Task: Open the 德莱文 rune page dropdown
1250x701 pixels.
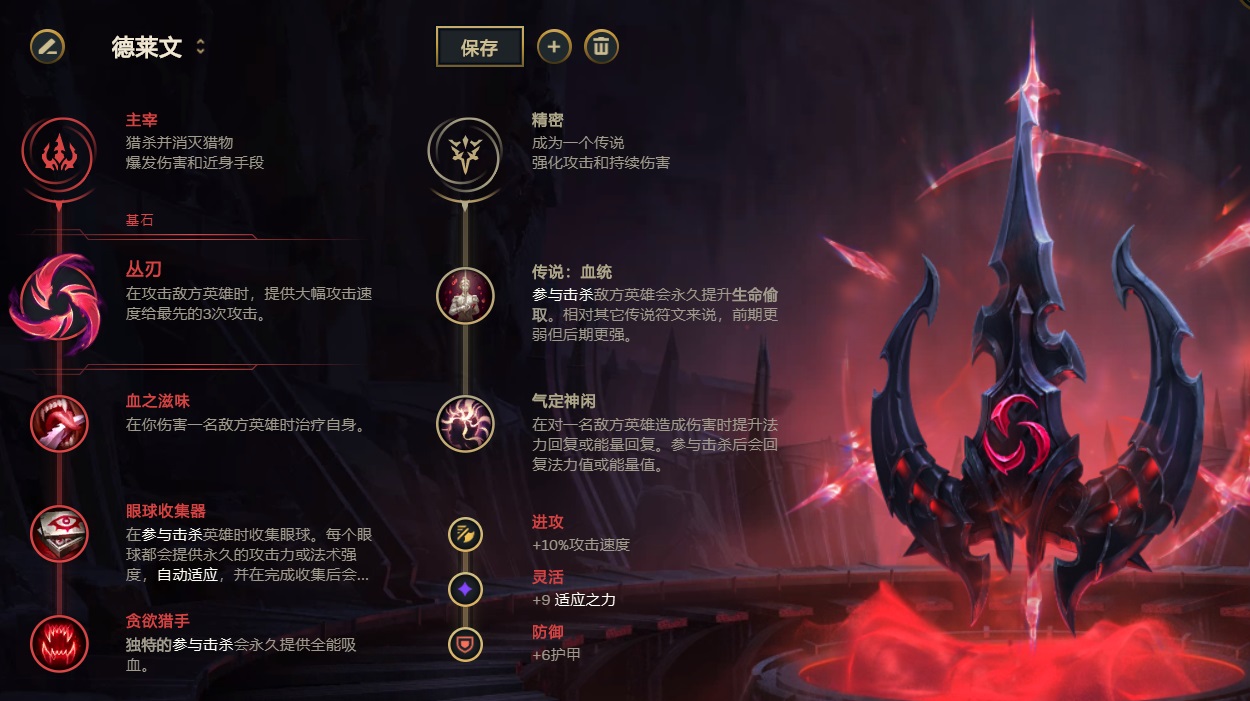Action: point(200,47)
